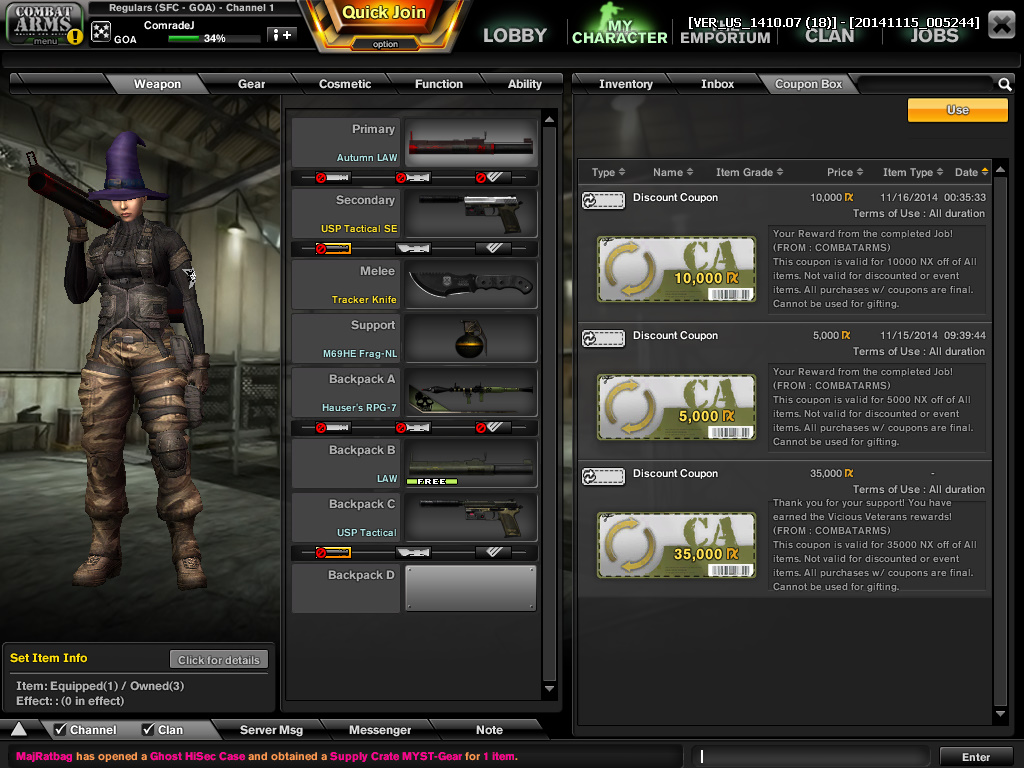Hit the Quick Join button
This screenshot has height=768, width=1024.
point(384,14)
